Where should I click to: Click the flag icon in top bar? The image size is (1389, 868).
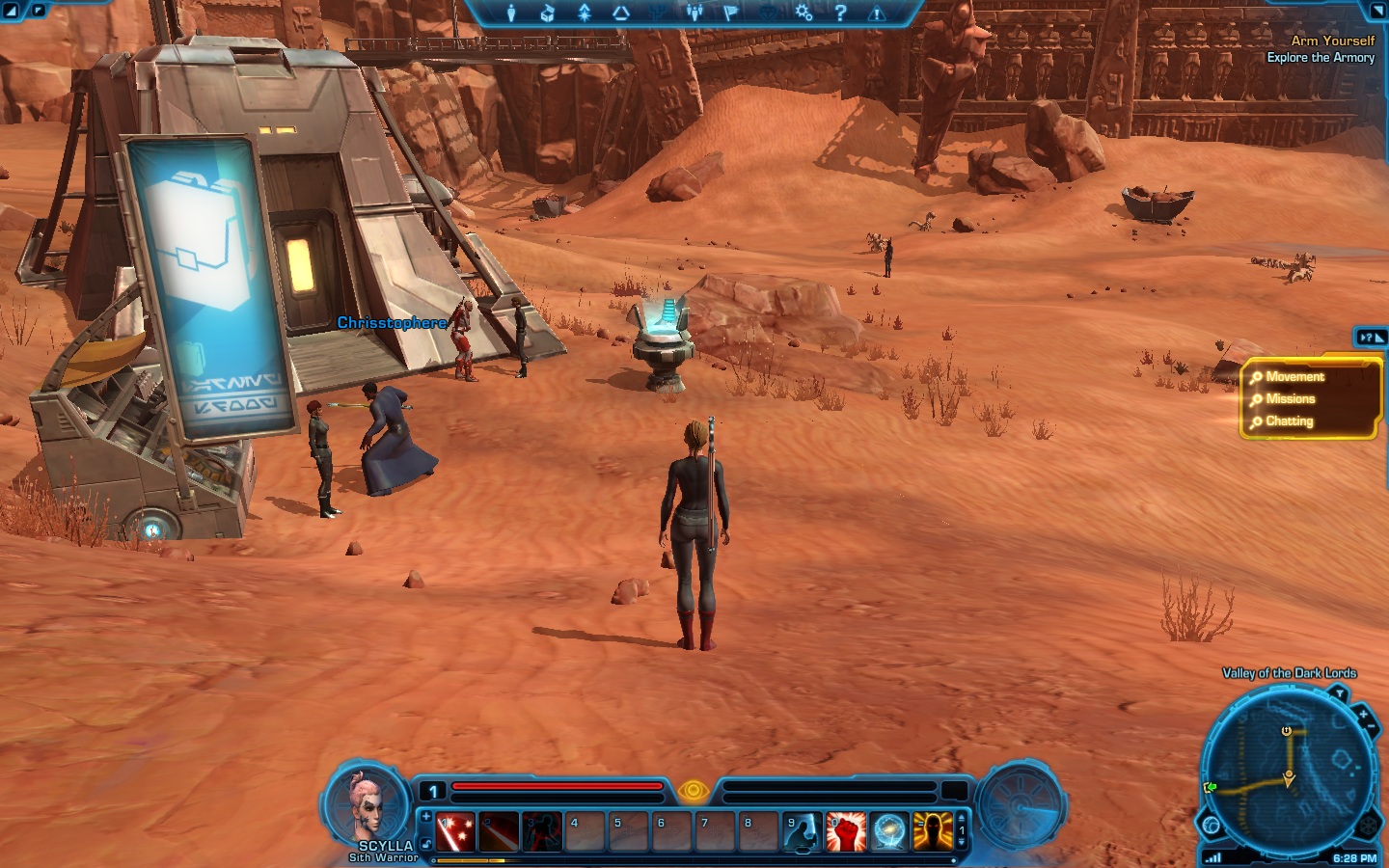[730, 13]
